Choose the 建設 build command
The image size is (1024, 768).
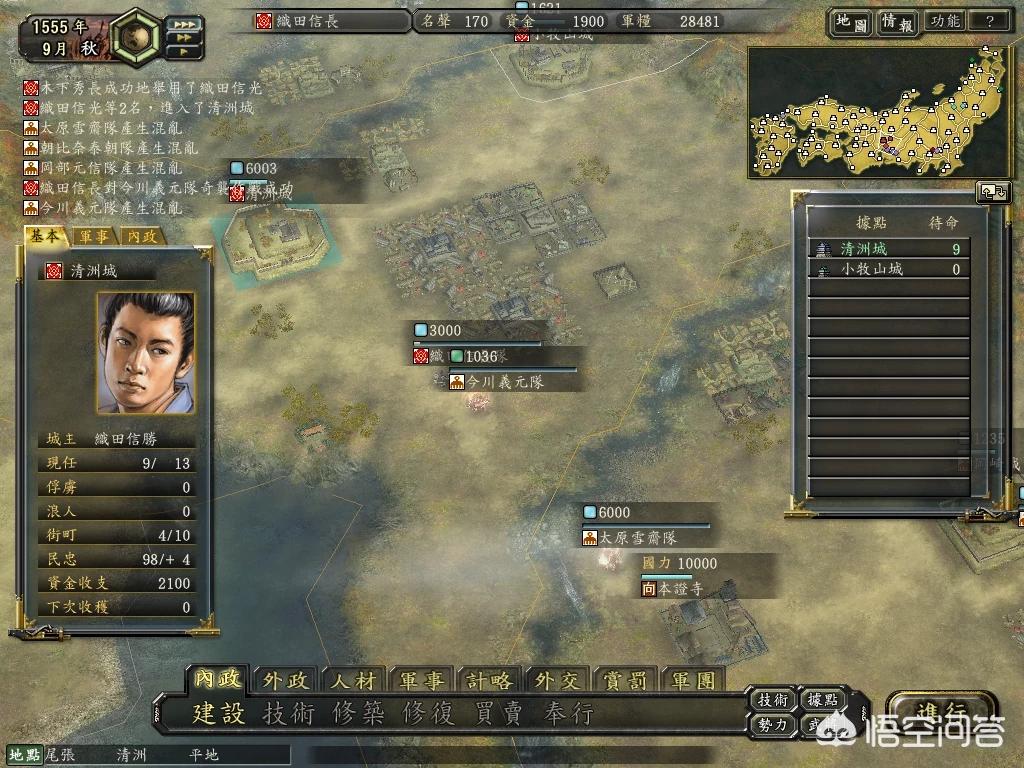219,713
